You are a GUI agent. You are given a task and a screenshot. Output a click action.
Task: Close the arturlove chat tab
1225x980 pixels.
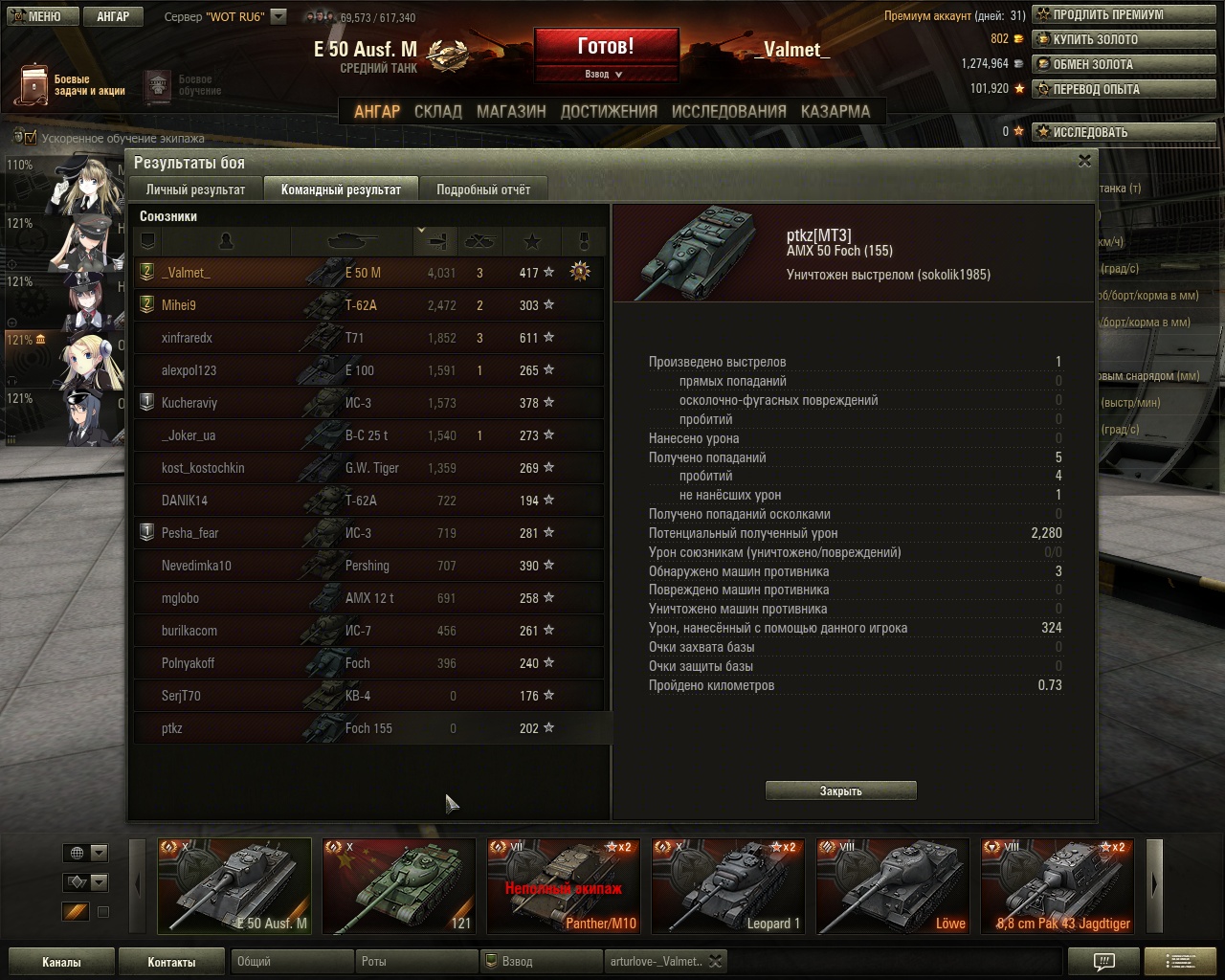715,961
